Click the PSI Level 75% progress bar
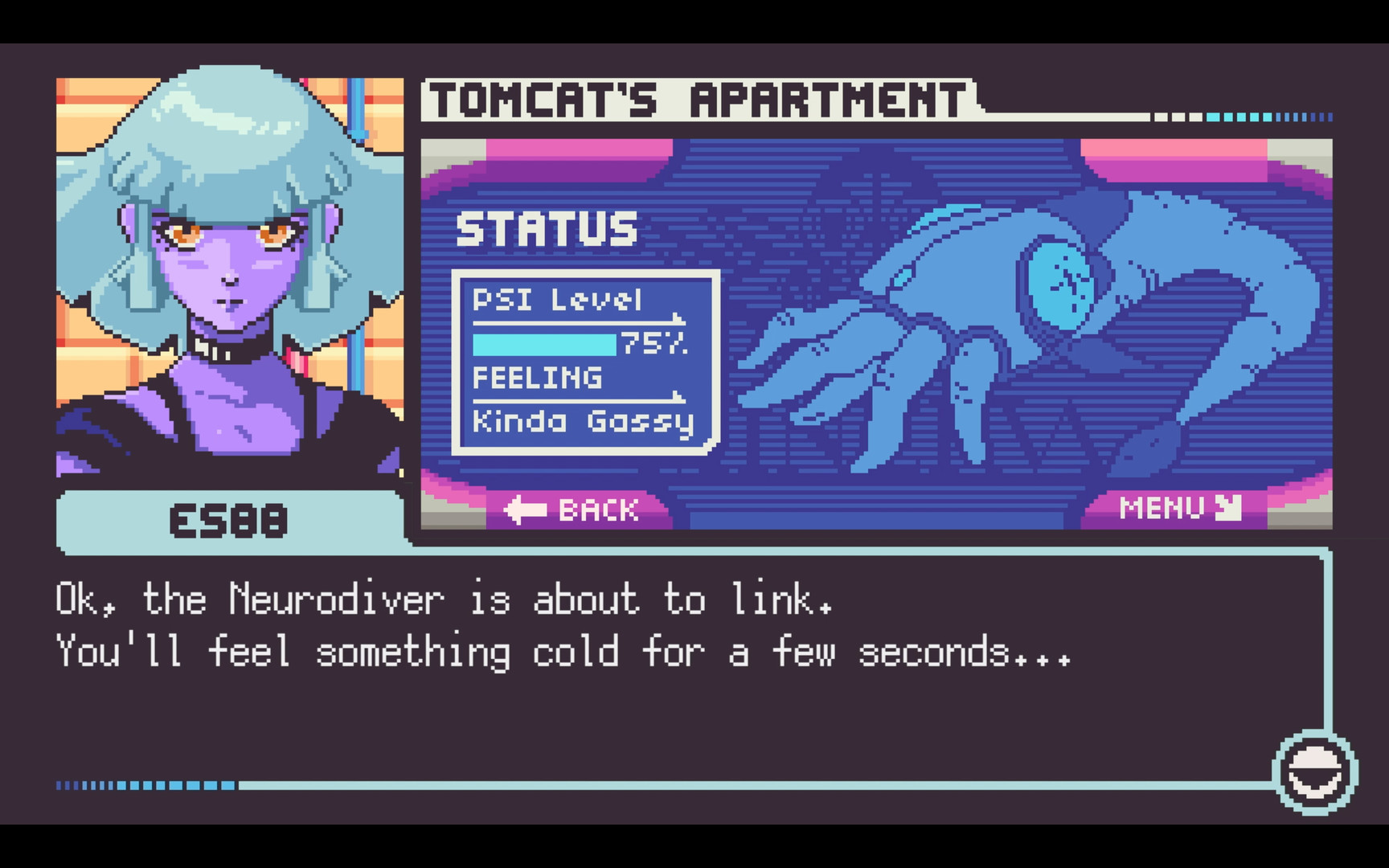 pyautogui.click(x=547, y=343)
